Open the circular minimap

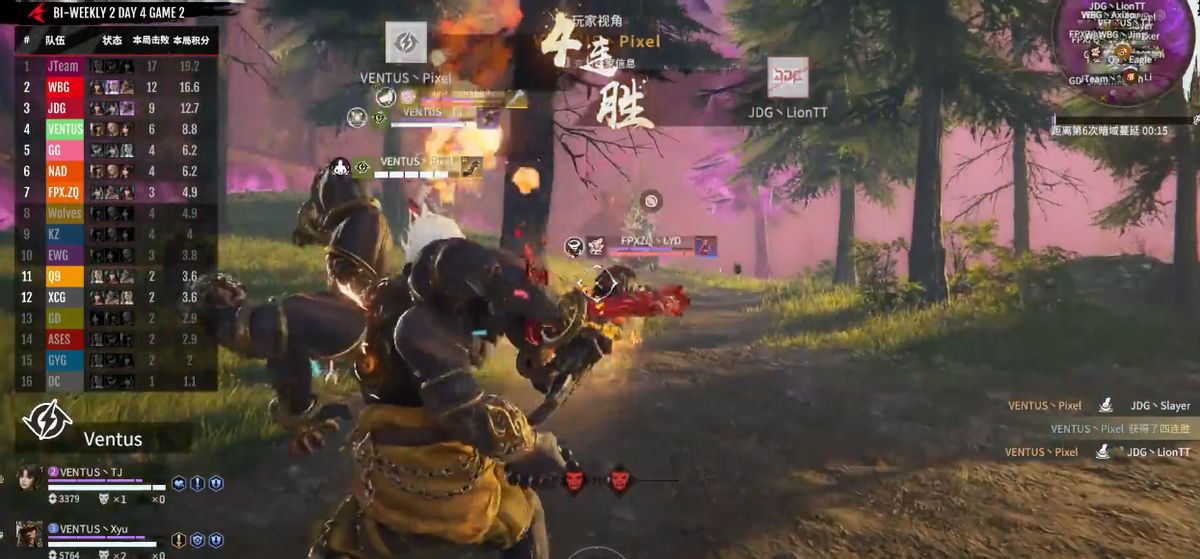coord(1125,48)
